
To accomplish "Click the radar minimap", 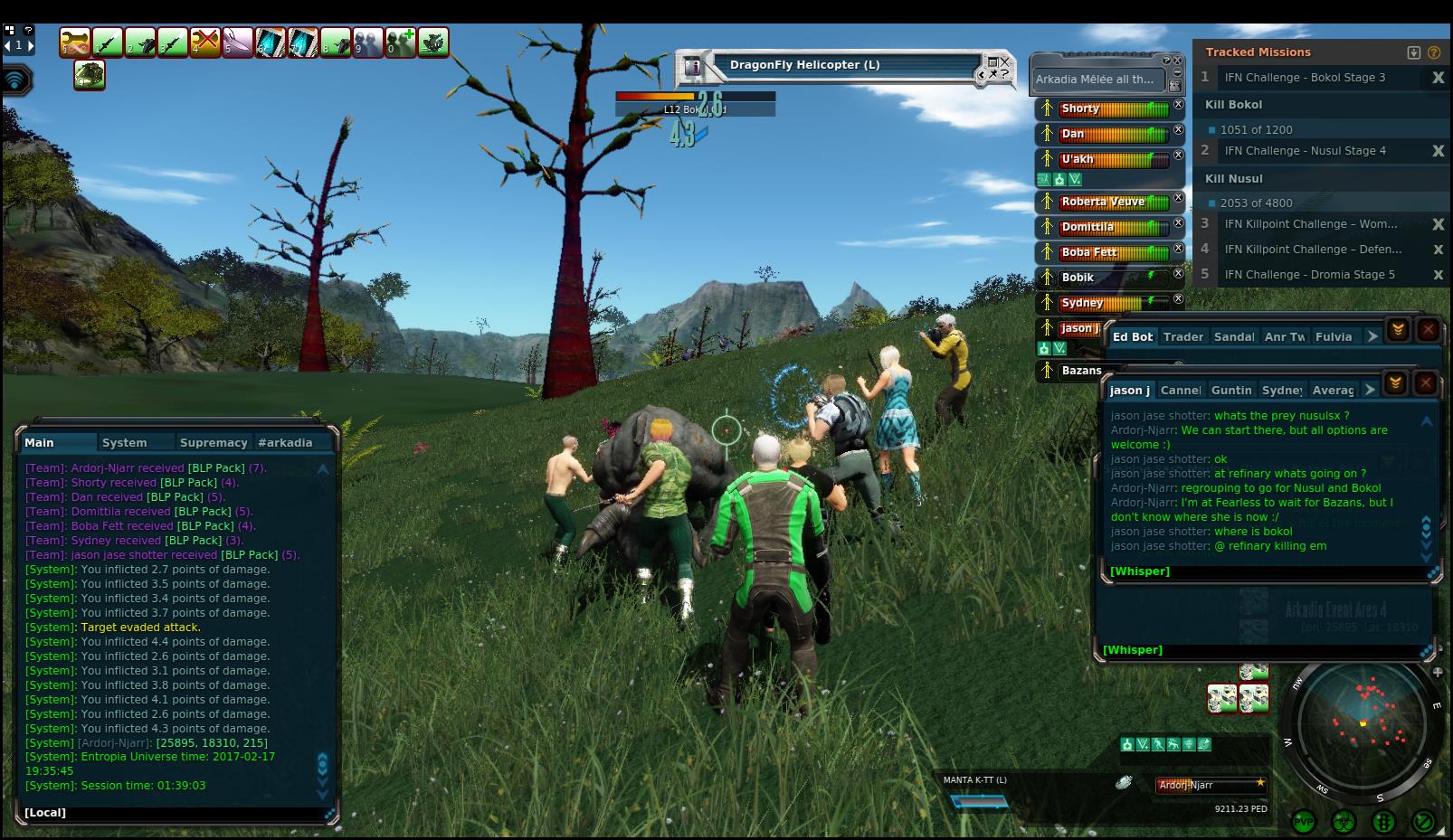I will (x=1362, y=726).
